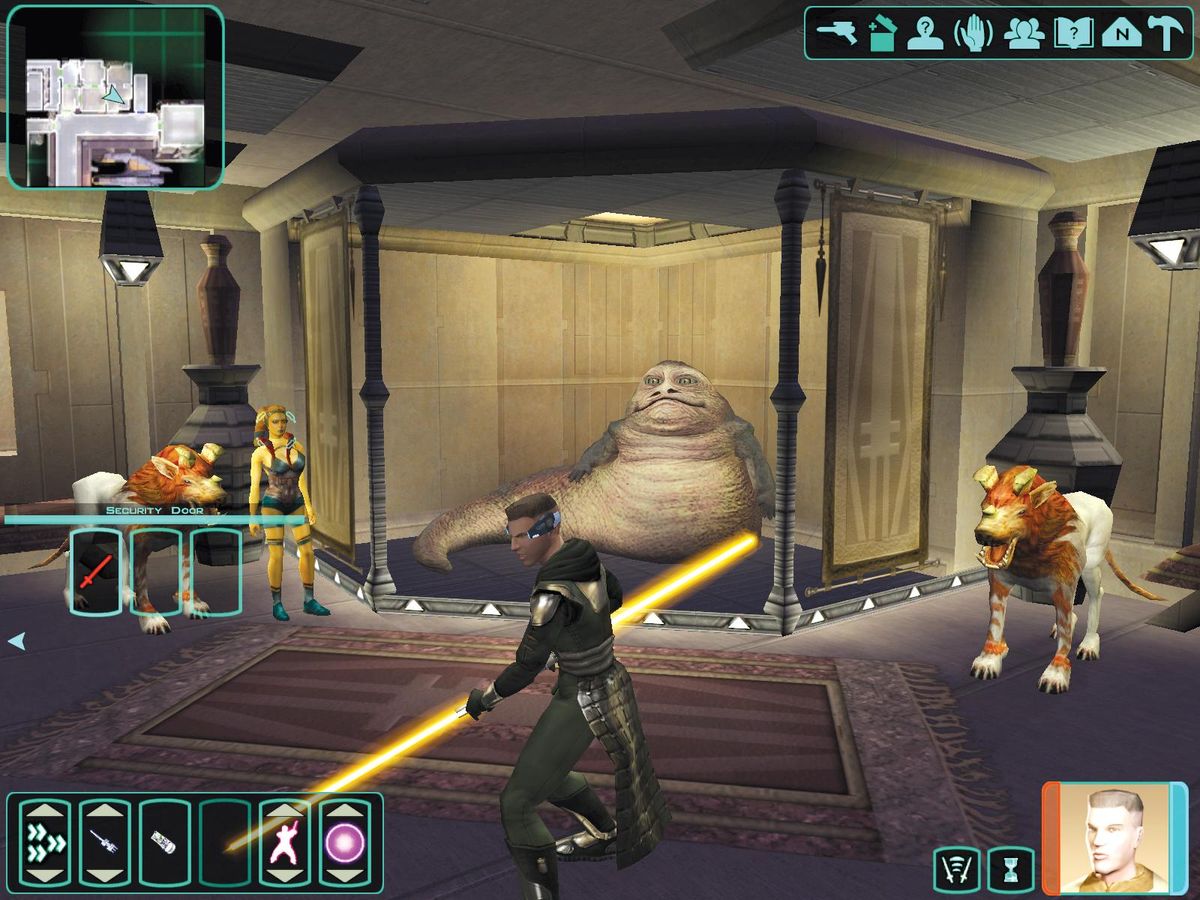This screenshot has height=900, width=1200.
Task: Click the small arrow beside the target slots
Action: click(16, 641)
